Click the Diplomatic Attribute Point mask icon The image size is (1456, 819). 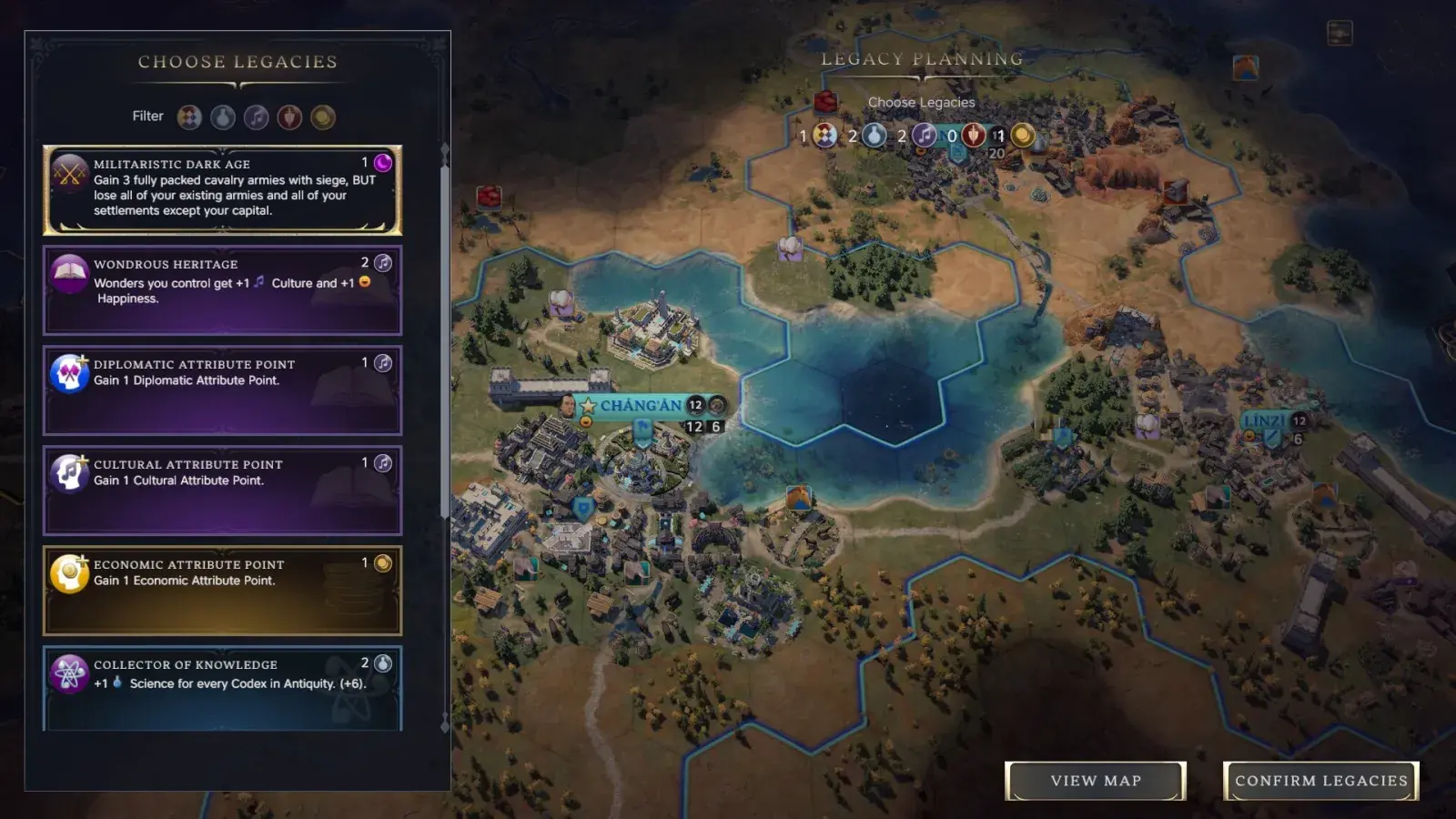(67, 373)
